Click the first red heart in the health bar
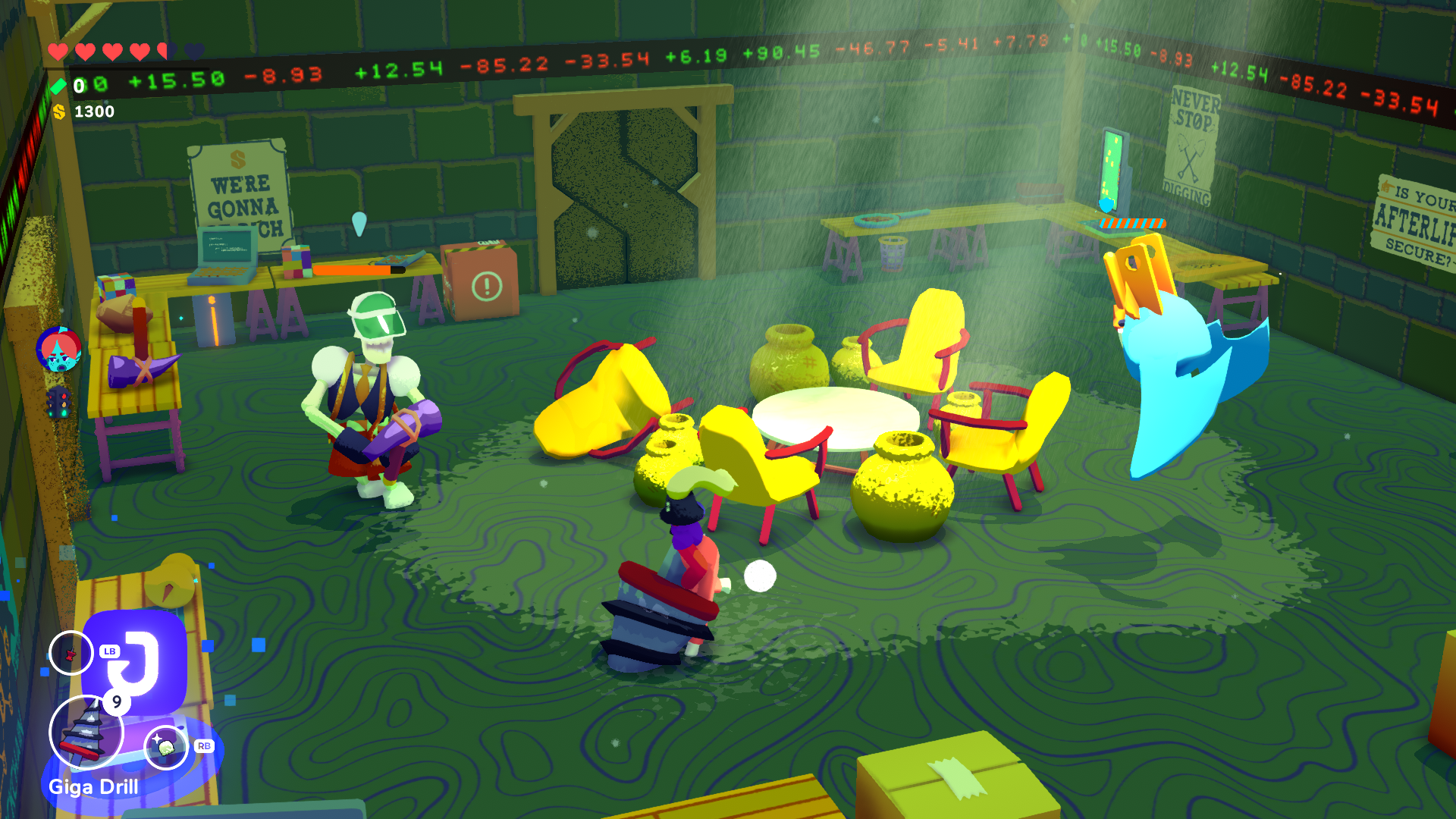This screenshot has width=1456, height=819. coord(57,52)
